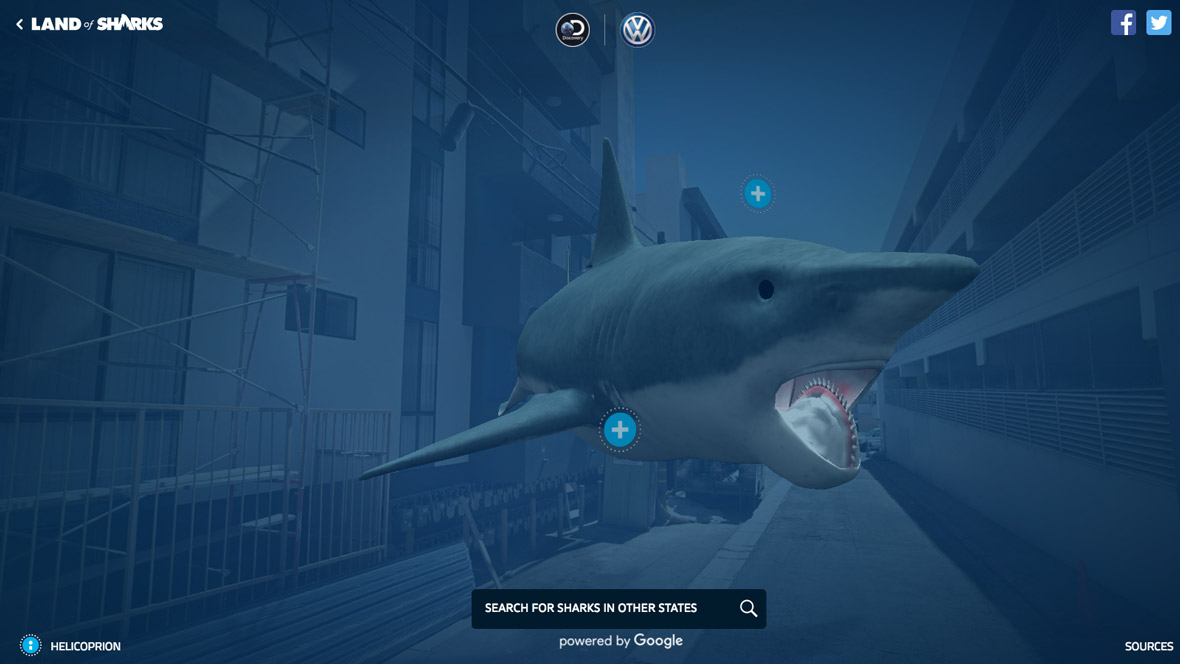Click the search for sharks field

click(600, 608)
